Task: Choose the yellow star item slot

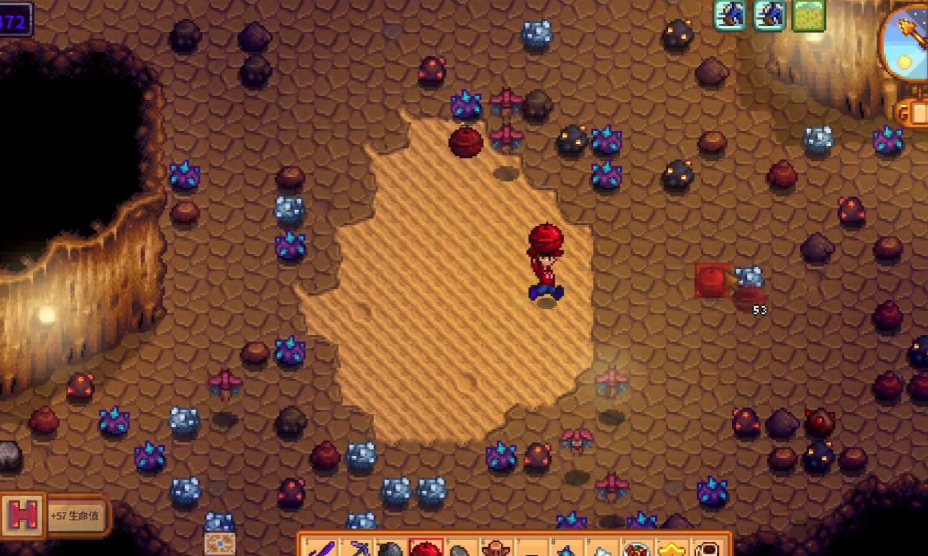Action: pos(671,549)
